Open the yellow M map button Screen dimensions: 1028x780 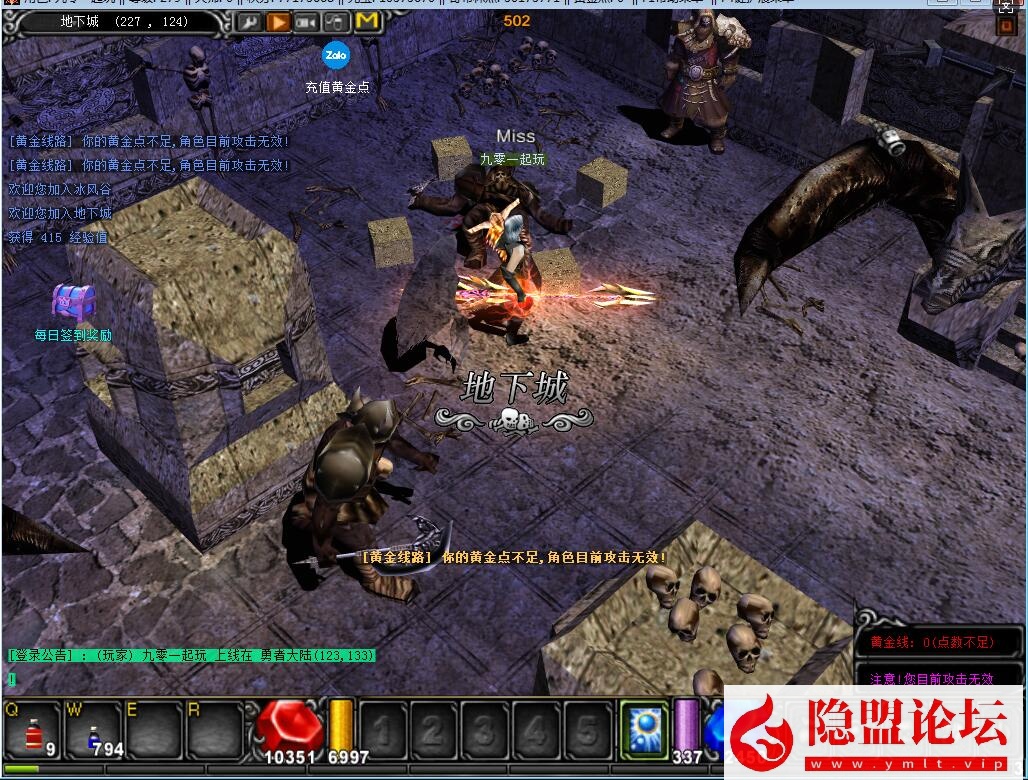pos(367,20)
